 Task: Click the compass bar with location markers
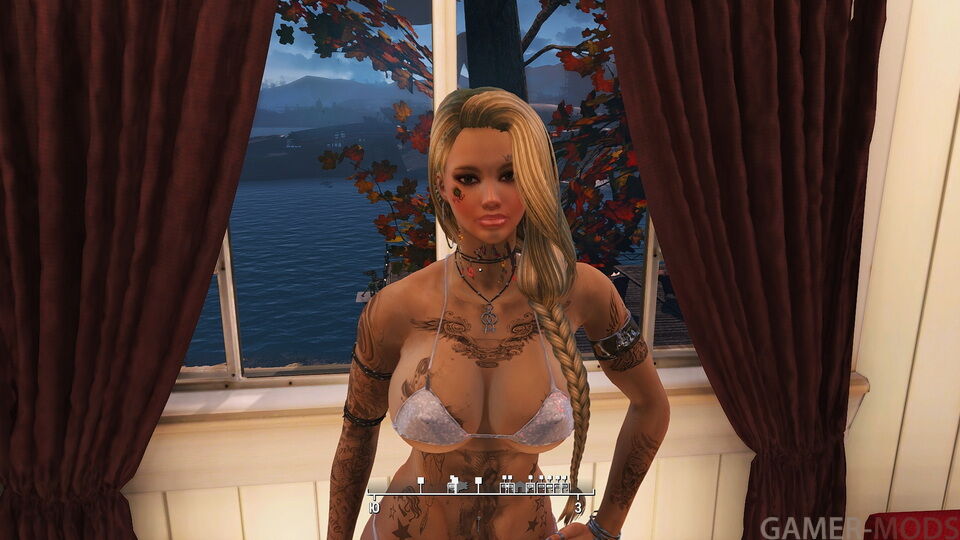480,488
